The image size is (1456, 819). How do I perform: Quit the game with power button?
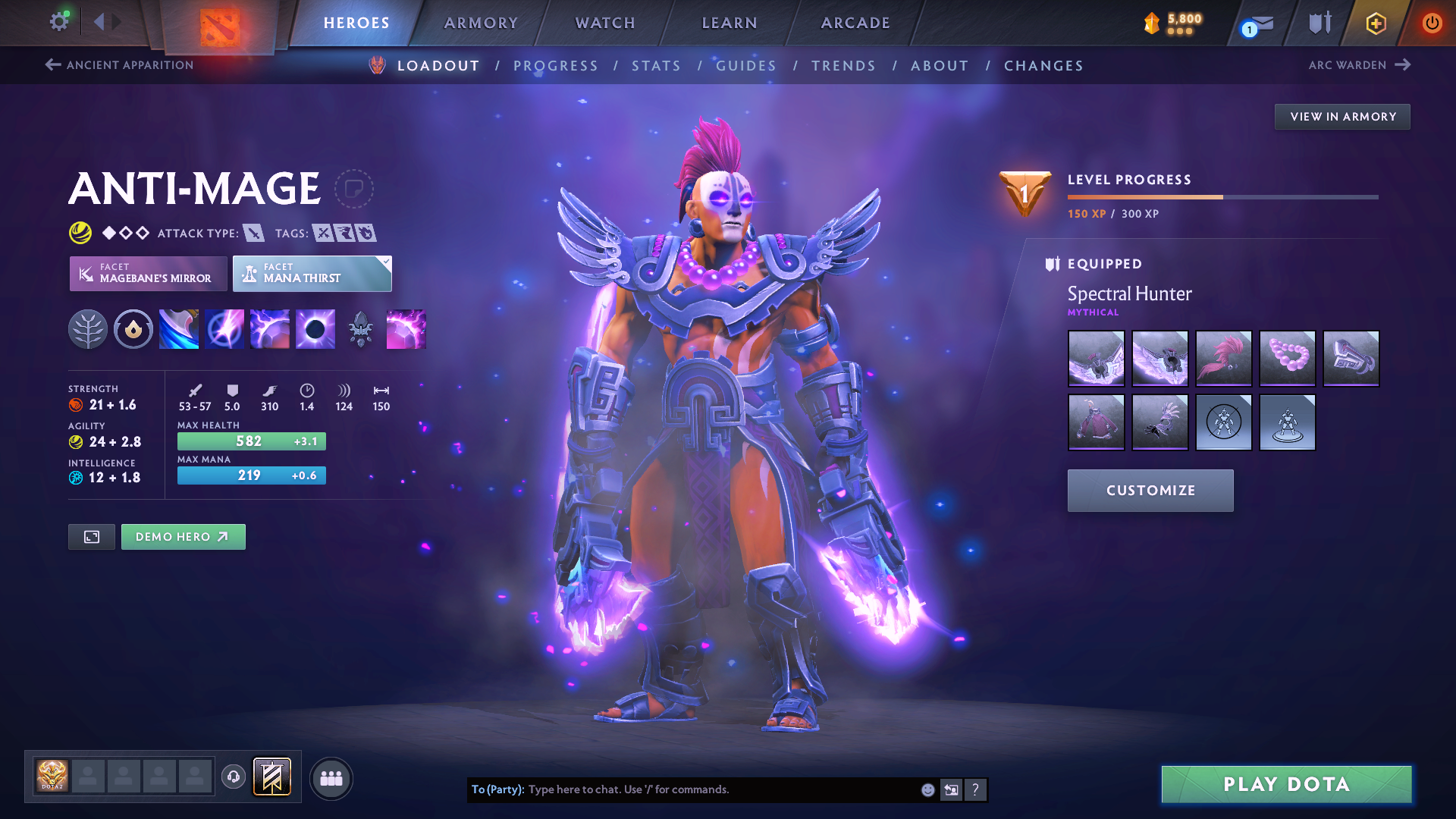[1432, 23]
